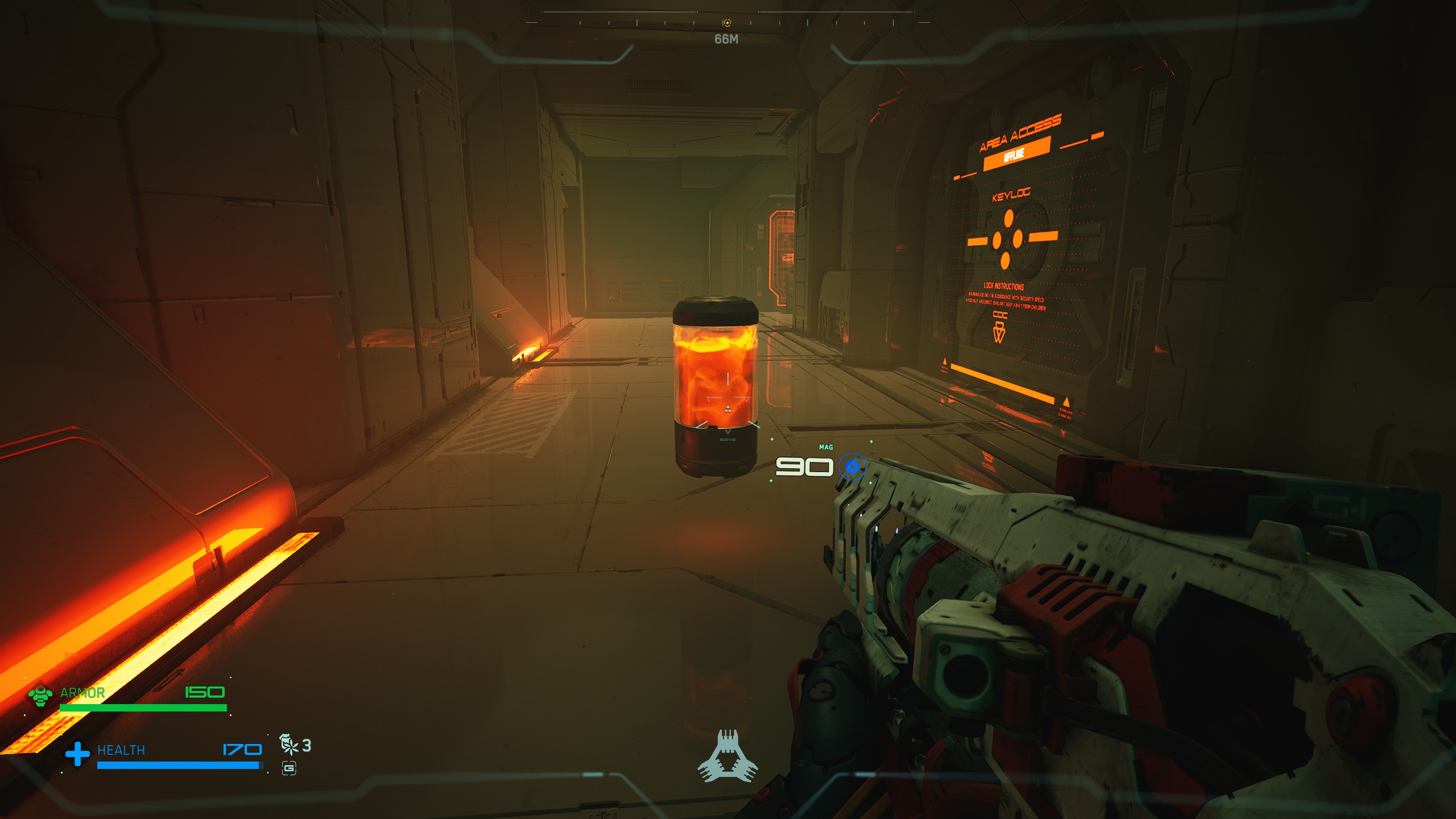
Task: Click the blue weapon mod icon
Action: click(x=851, y=467)
